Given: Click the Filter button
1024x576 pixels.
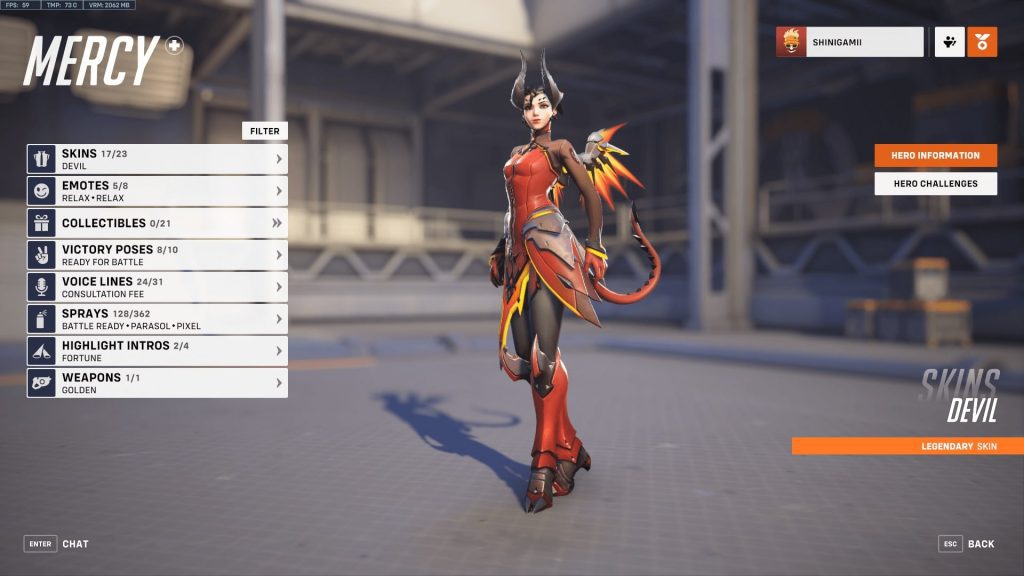Looking at the screenshot, I should click(264, 131).
